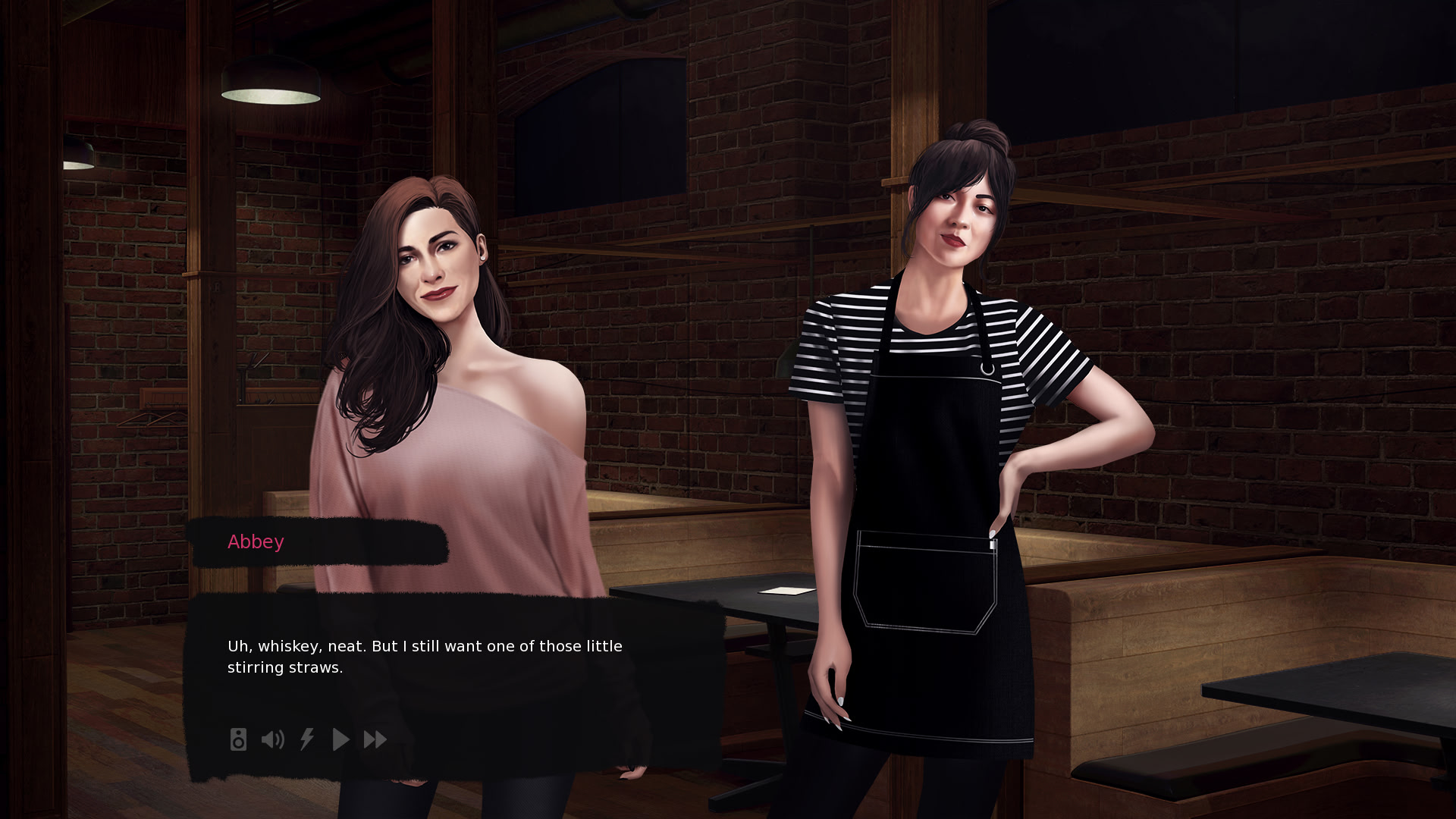Start auto-play with the single triangle
Screen dimensions: 1456x819
tap(340, 739)
